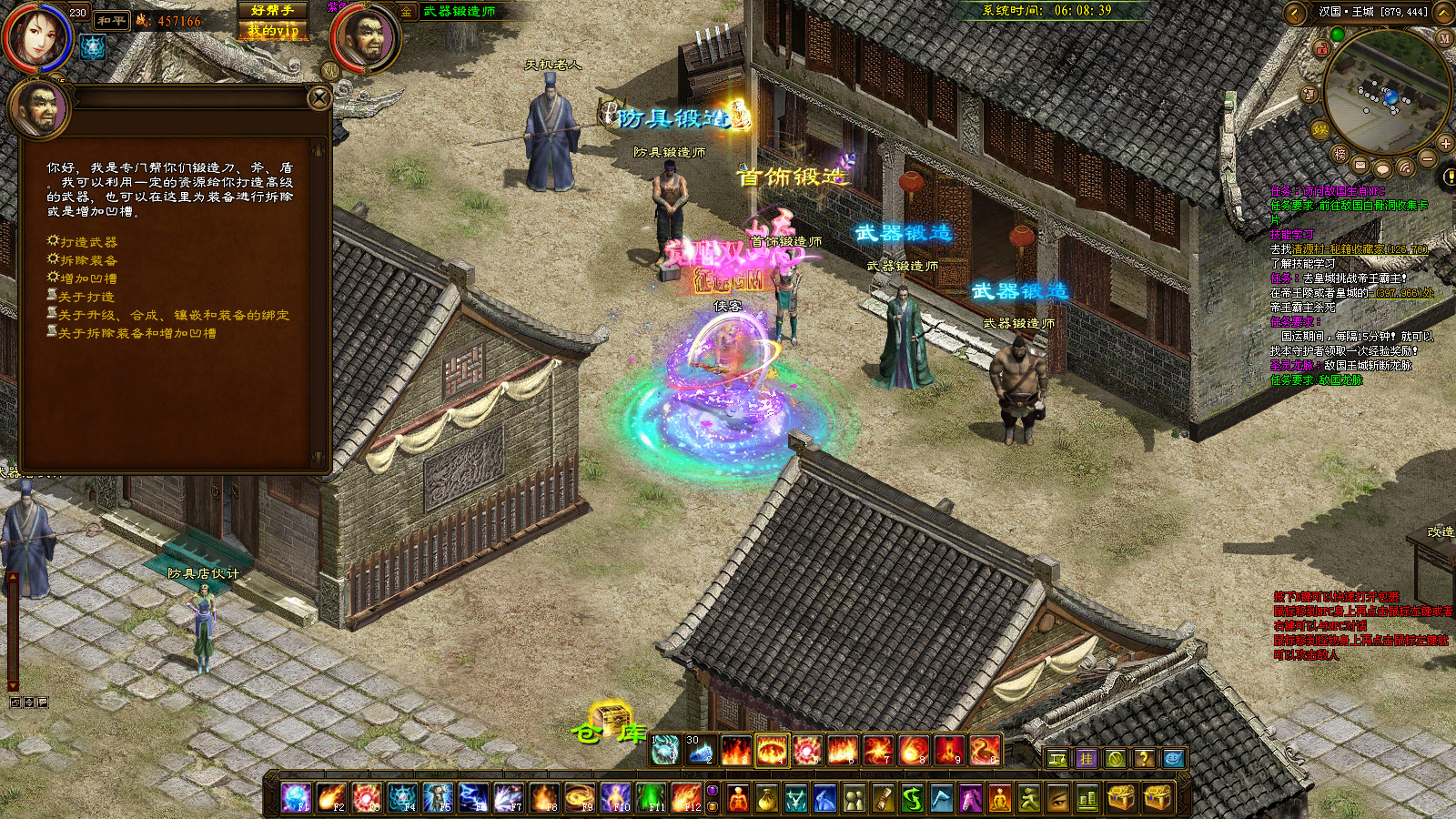Activate the F11 green pillar skill
The height and width of the screenshot is (819, 1456).
651,798
